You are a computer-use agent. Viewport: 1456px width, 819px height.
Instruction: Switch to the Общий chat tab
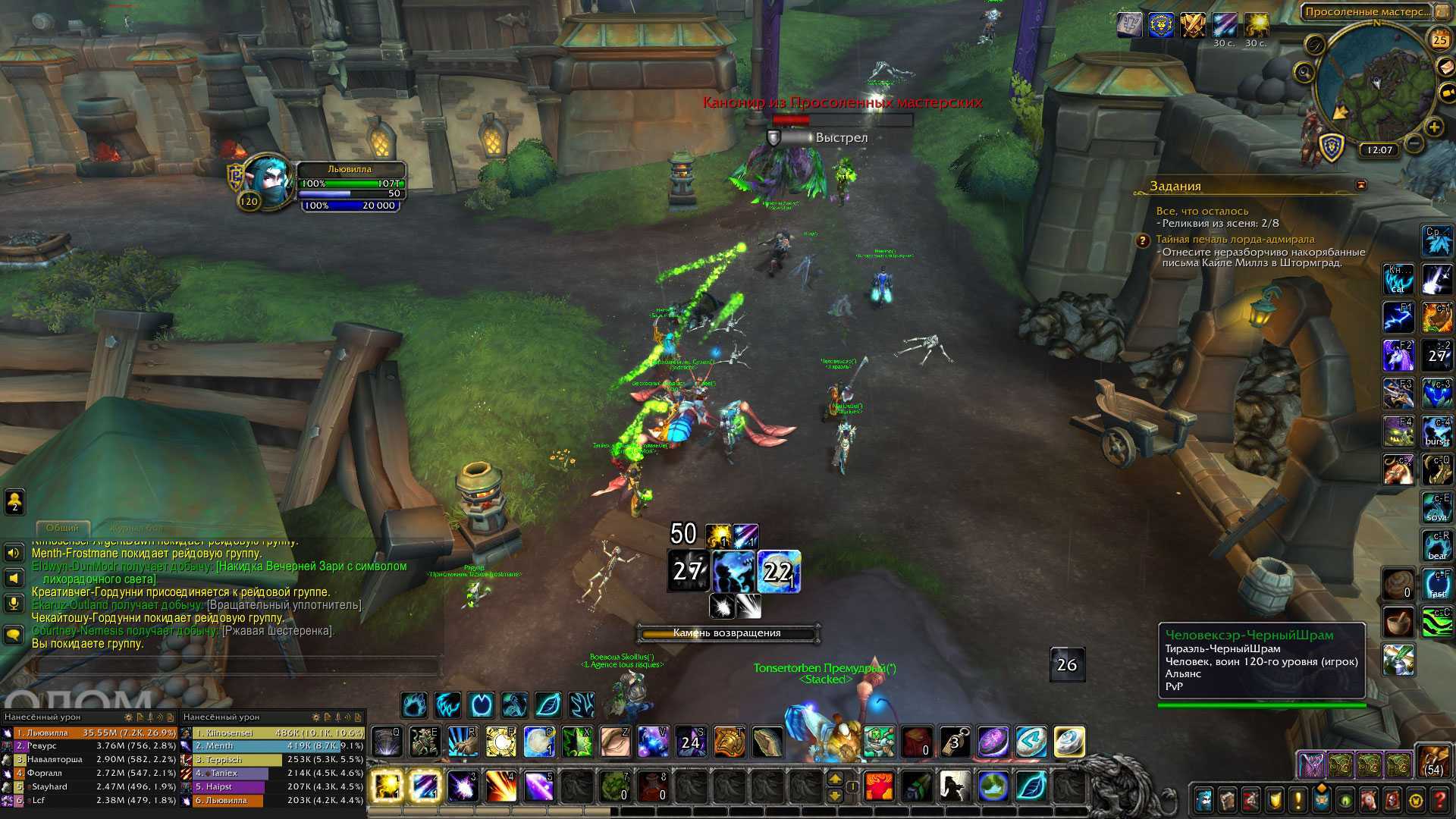pyautogui.click(x=62, y=528)
